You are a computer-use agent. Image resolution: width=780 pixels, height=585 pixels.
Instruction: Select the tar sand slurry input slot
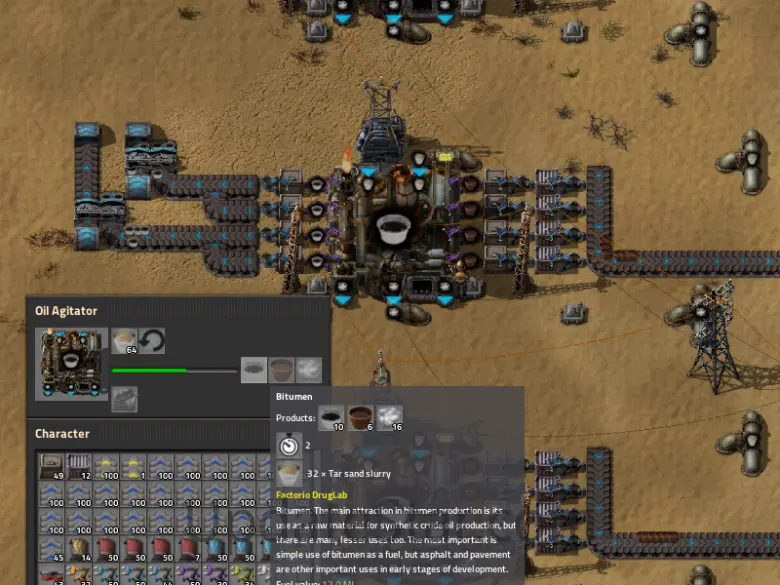click(125, 342)
